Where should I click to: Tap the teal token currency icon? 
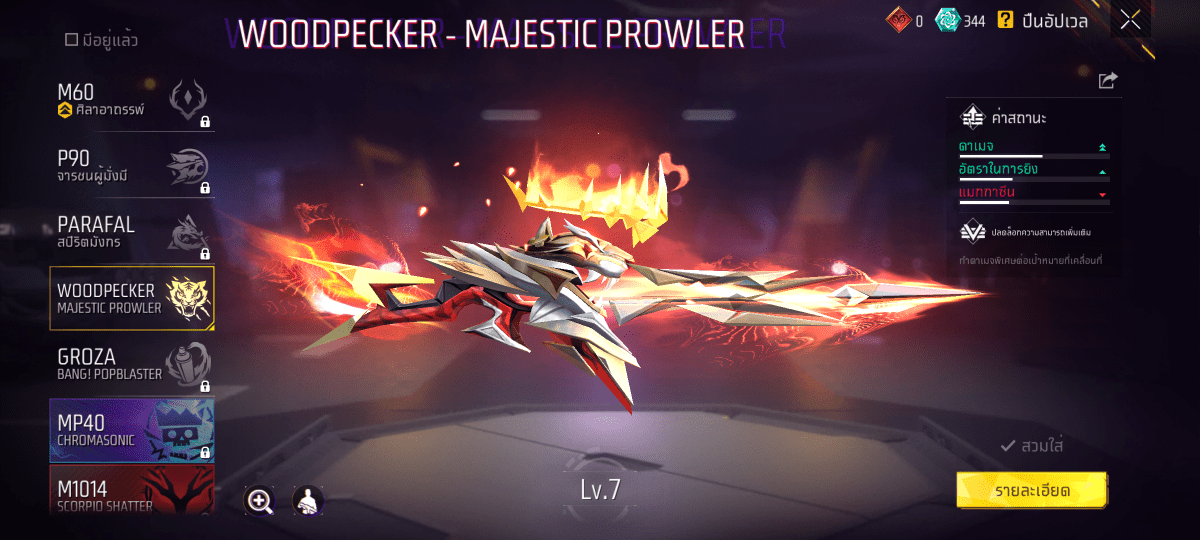click(947, 20)
